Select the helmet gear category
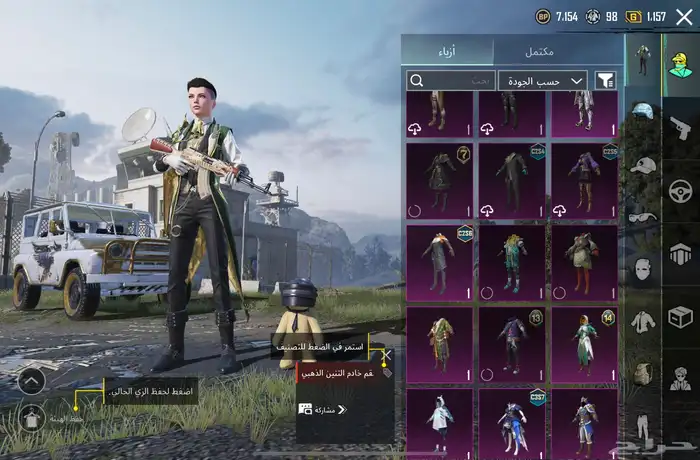 click(x=642, y=110)
